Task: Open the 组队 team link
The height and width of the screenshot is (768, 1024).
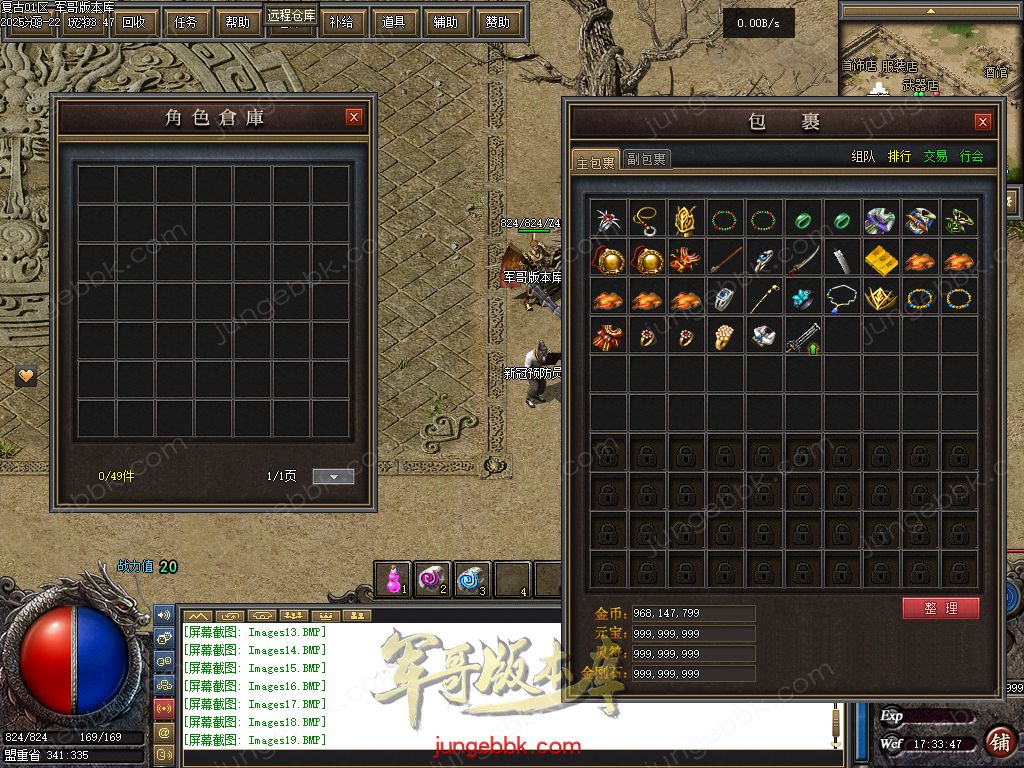Action: click(x=863, y=156)
